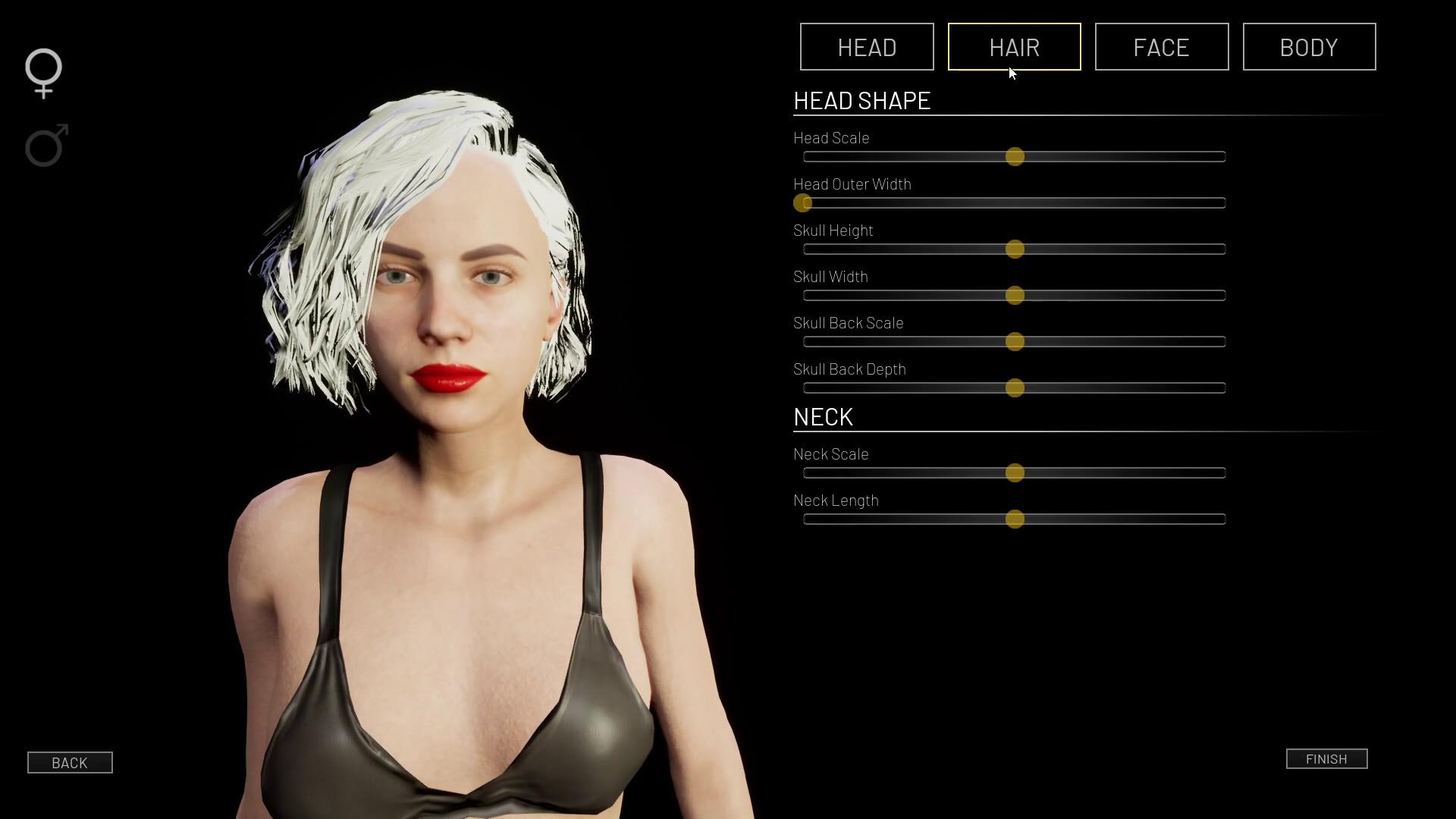
Task: Open the HAIR tab
Action: (1014, 47)
